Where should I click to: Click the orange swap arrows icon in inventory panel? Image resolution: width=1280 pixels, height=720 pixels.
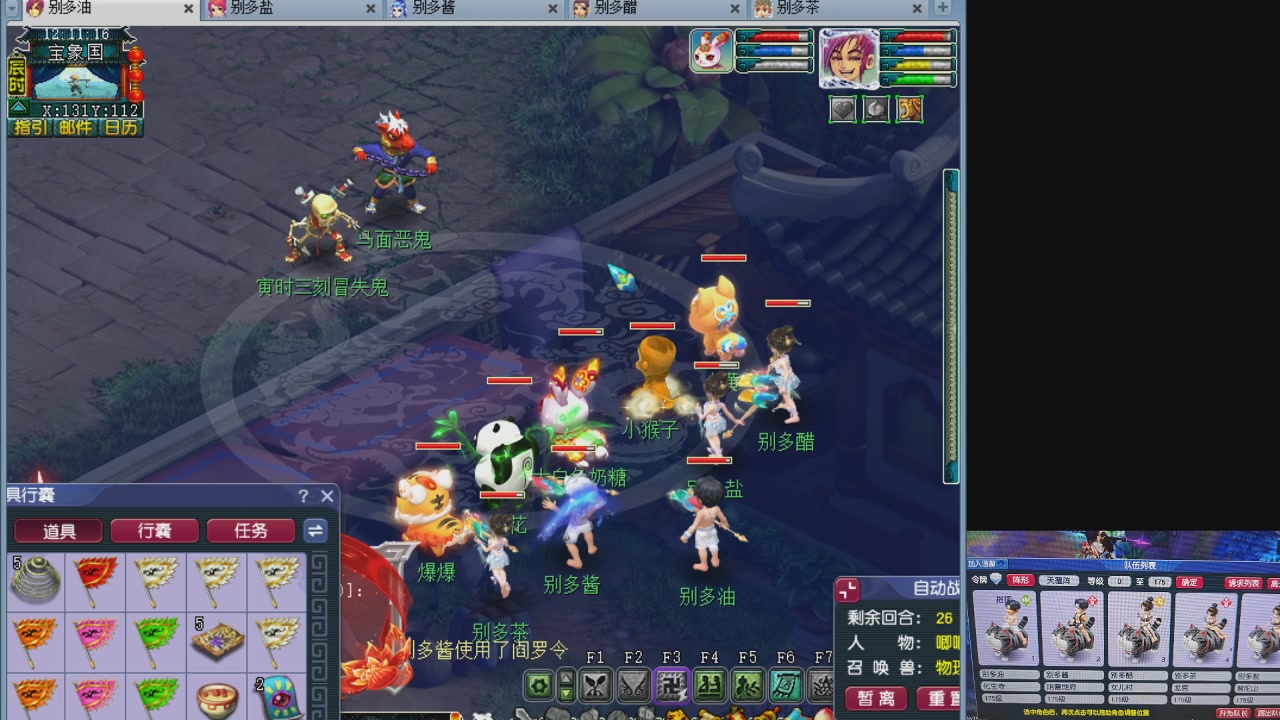(x=316, y=531)
